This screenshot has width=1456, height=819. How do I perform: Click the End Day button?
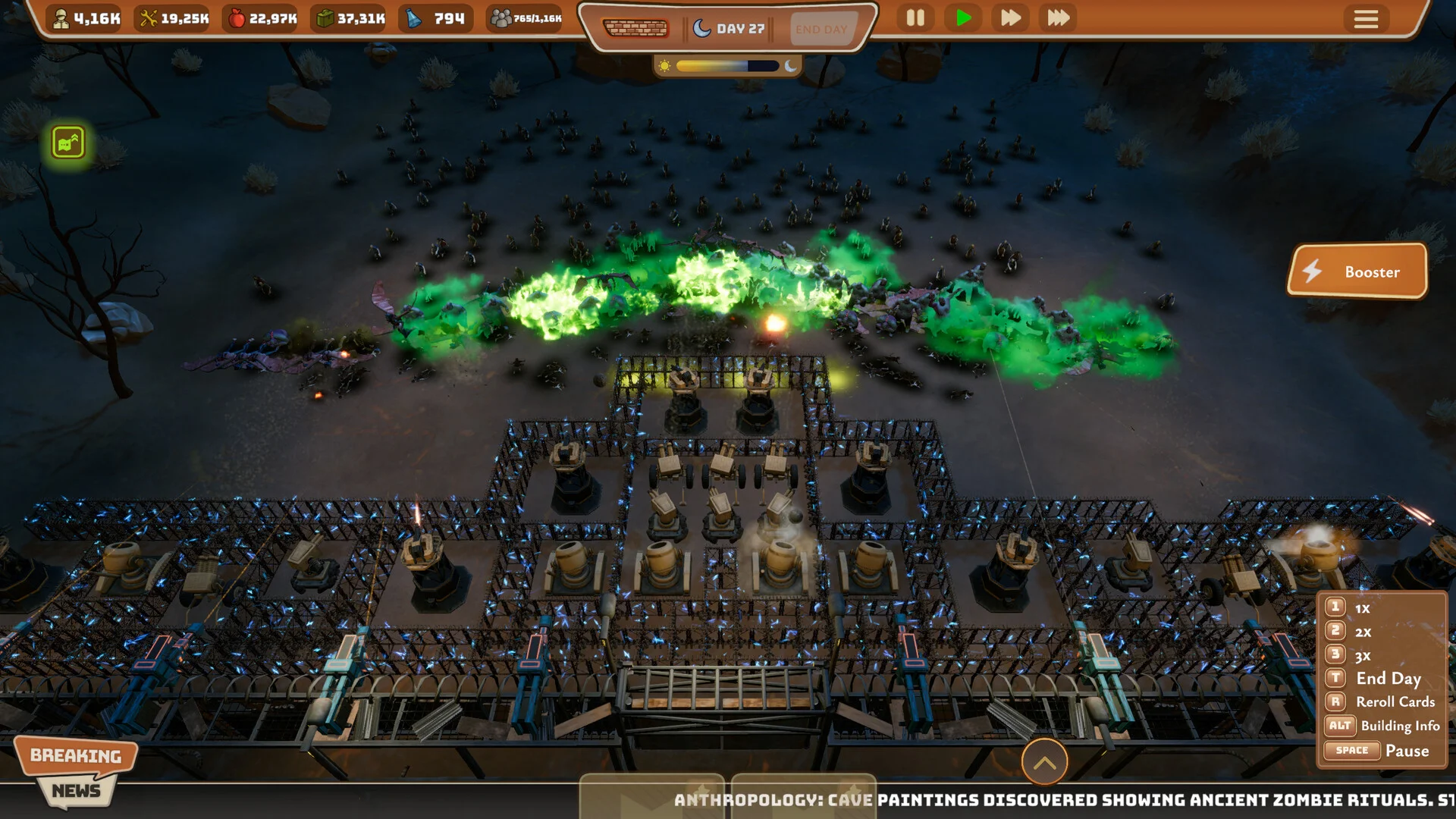click(821, 30)
